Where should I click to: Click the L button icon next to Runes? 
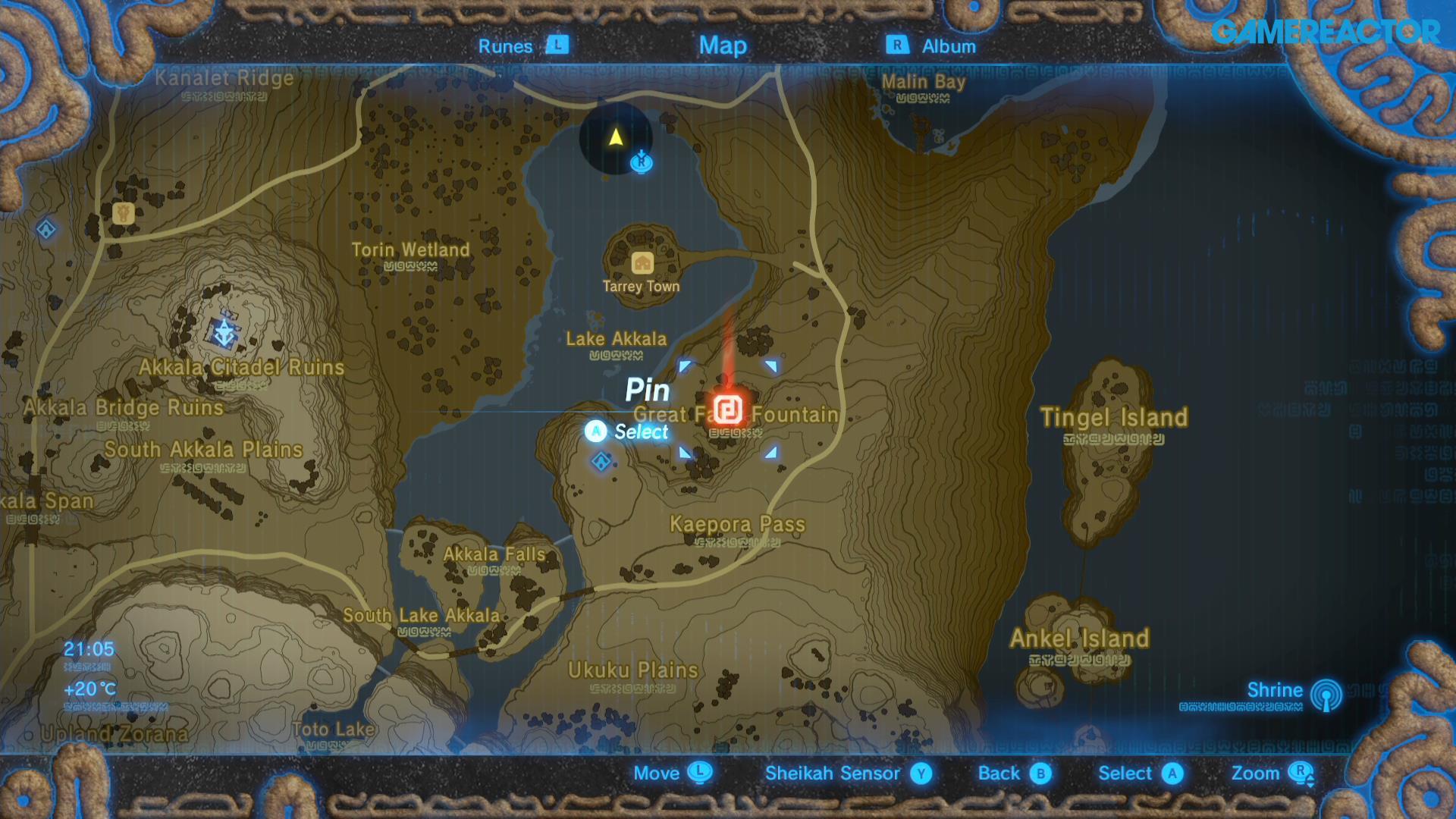(557, 45)
